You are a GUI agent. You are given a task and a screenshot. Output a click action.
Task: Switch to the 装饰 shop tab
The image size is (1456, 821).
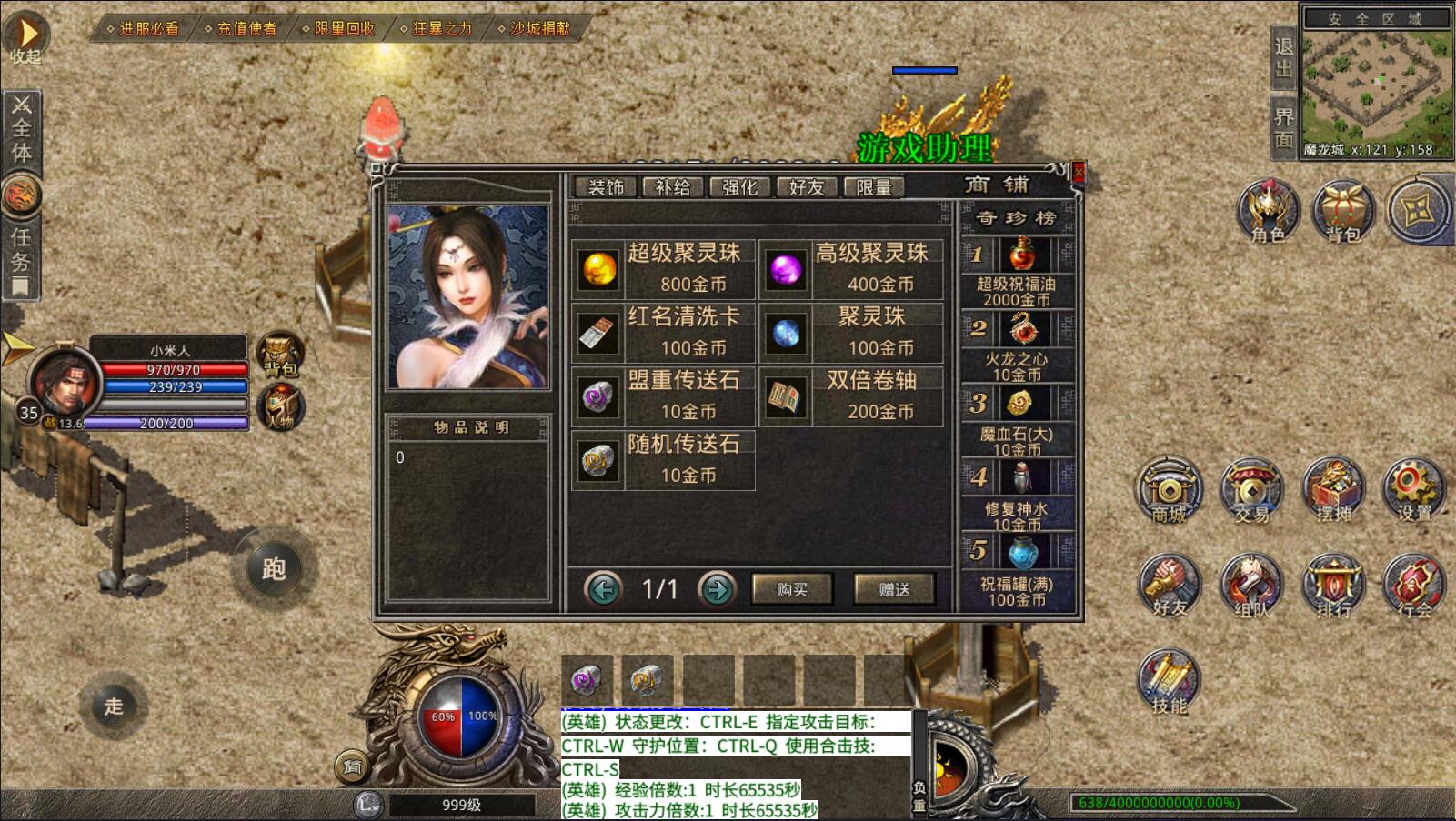[607, 187]
